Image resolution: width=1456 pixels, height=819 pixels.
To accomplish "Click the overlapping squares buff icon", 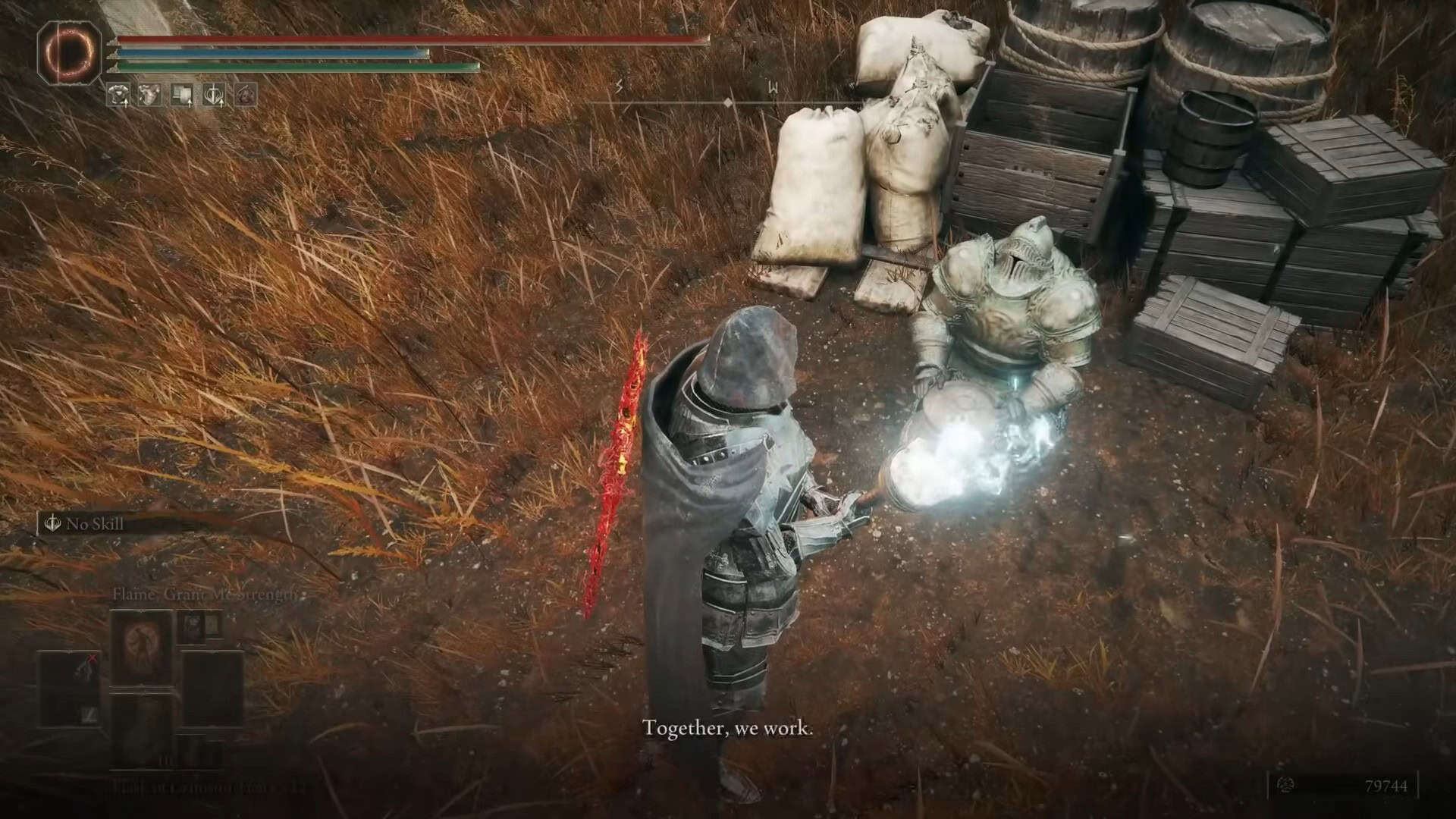I will (182, 95).
